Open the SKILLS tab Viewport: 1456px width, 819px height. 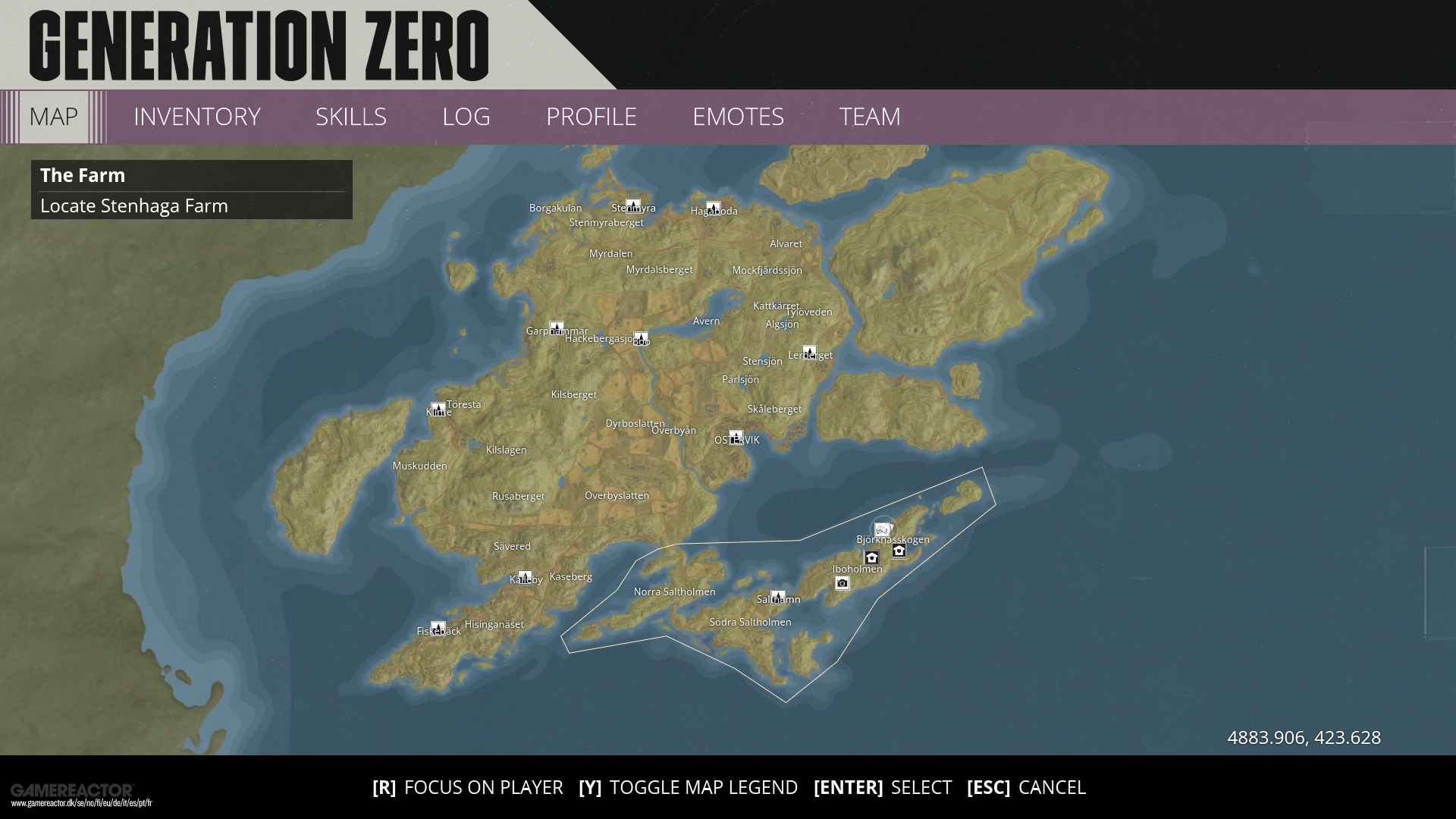351,117
